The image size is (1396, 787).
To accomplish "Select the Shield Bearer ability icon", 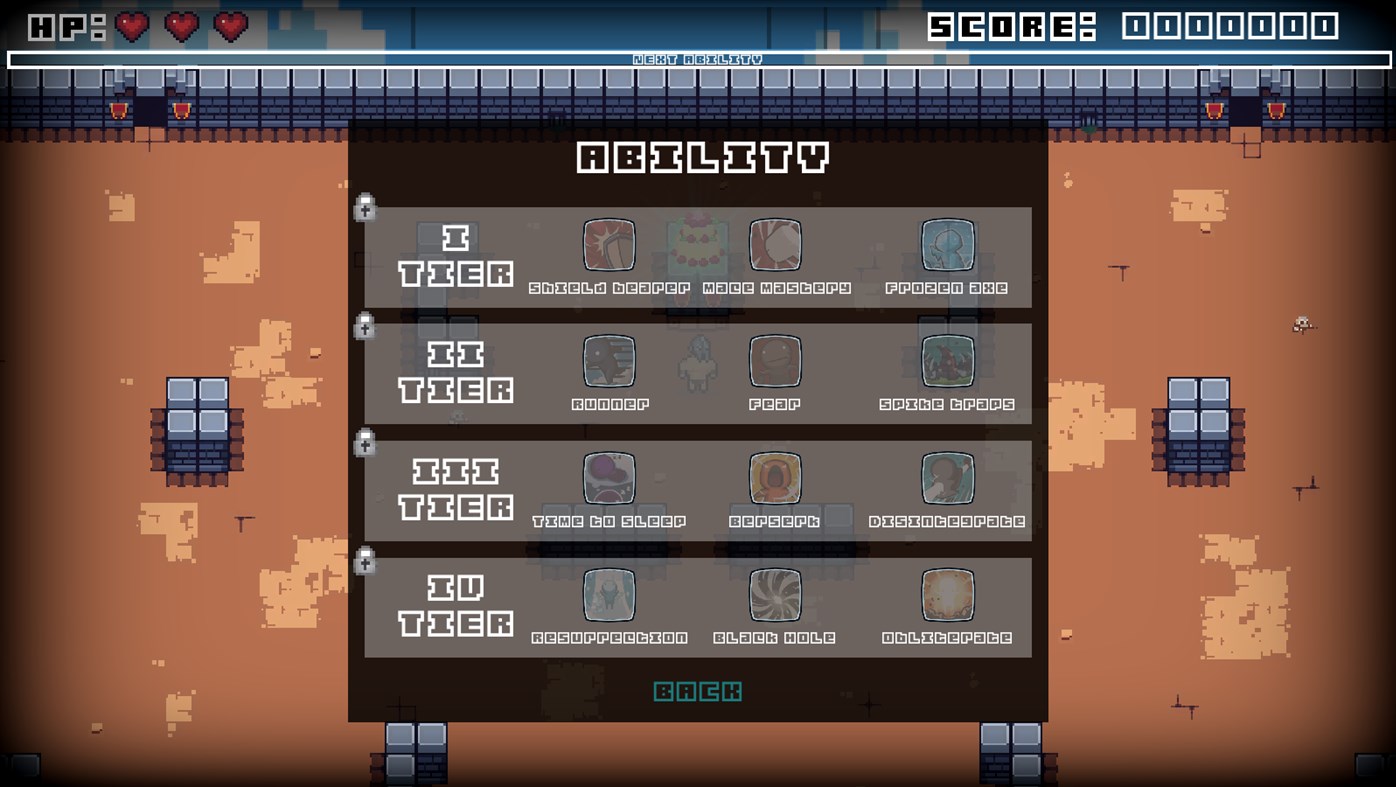I will pos(609,244).
